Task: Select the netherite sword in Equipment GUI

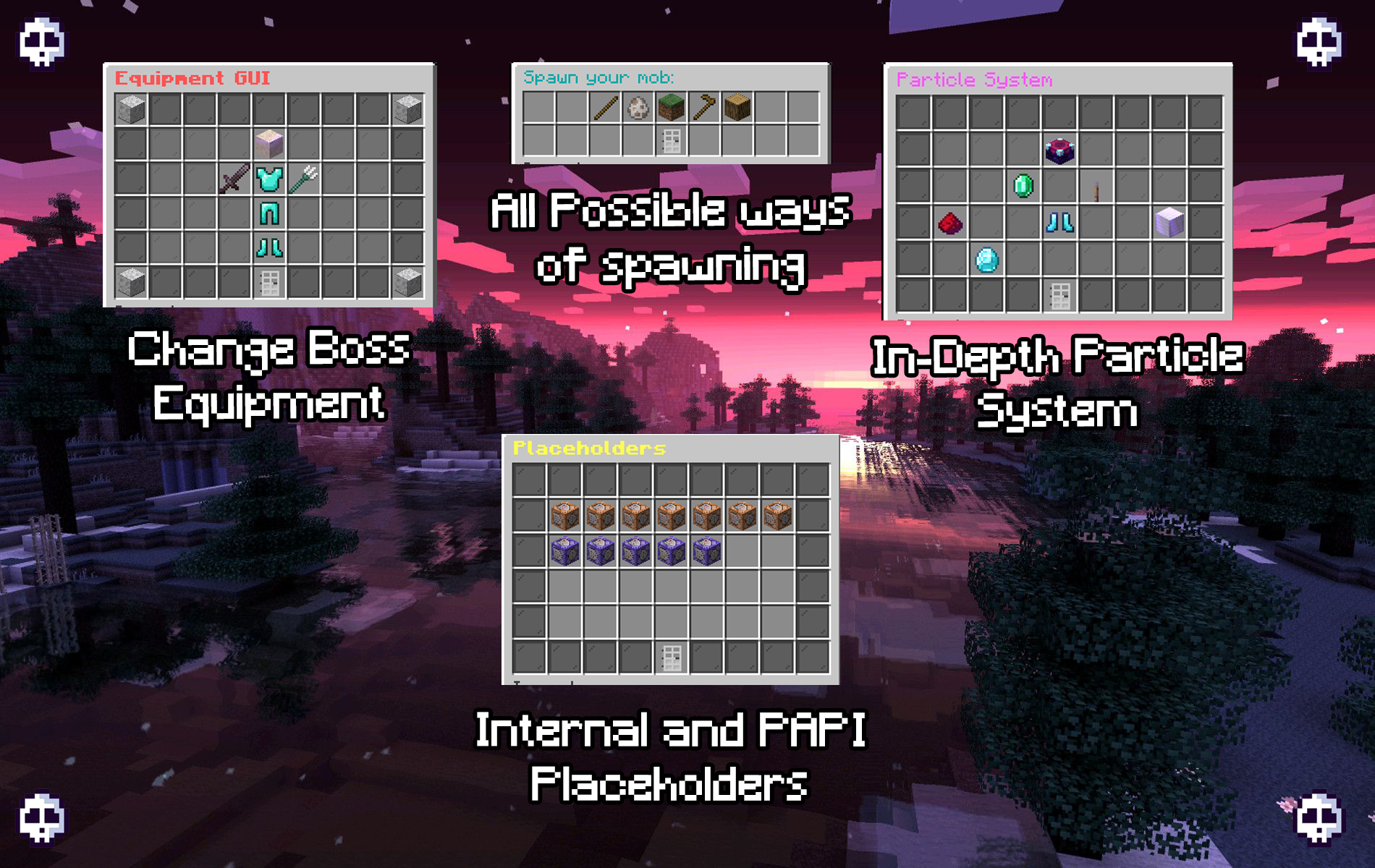Action: point(234,178)
